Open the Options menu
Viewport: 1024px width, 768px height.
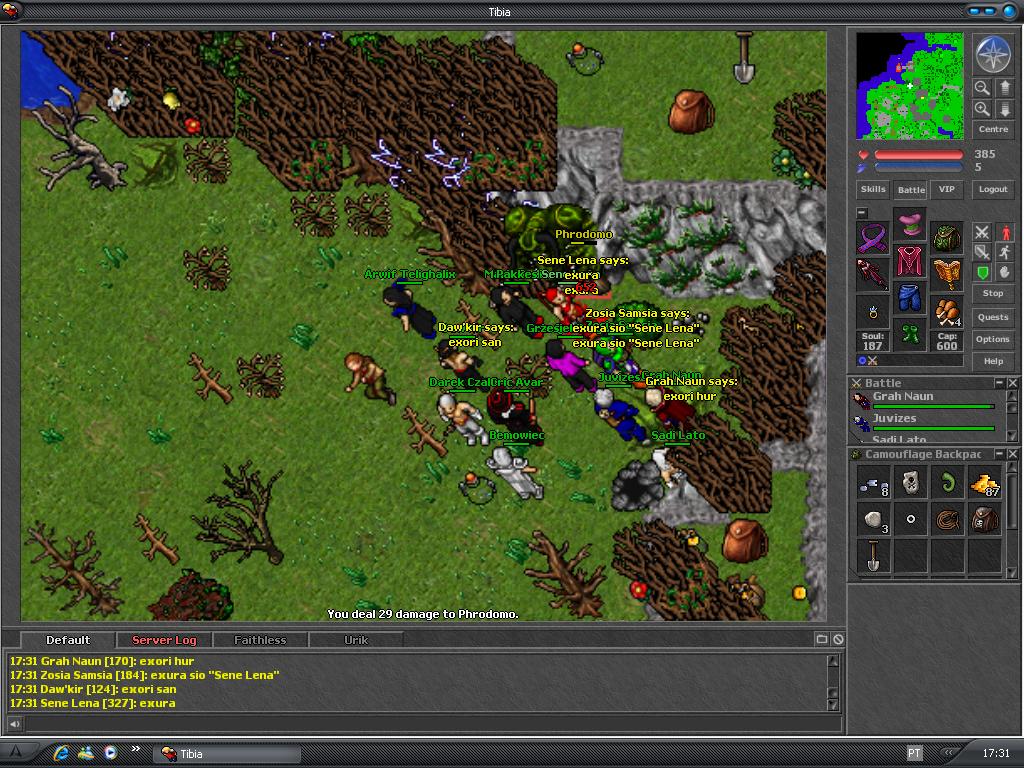click(x=993, y=339)
